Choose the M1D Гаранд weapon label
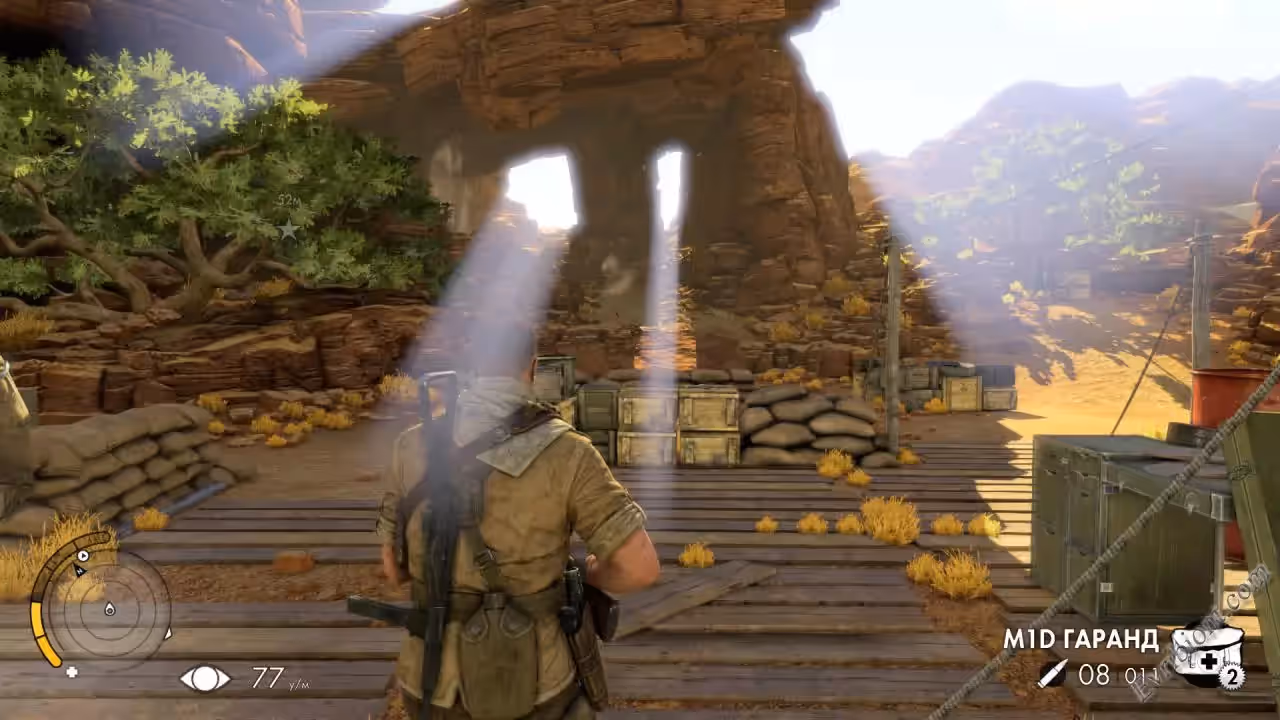Viewport: 1280px width, 720px height. (1080, 640)
